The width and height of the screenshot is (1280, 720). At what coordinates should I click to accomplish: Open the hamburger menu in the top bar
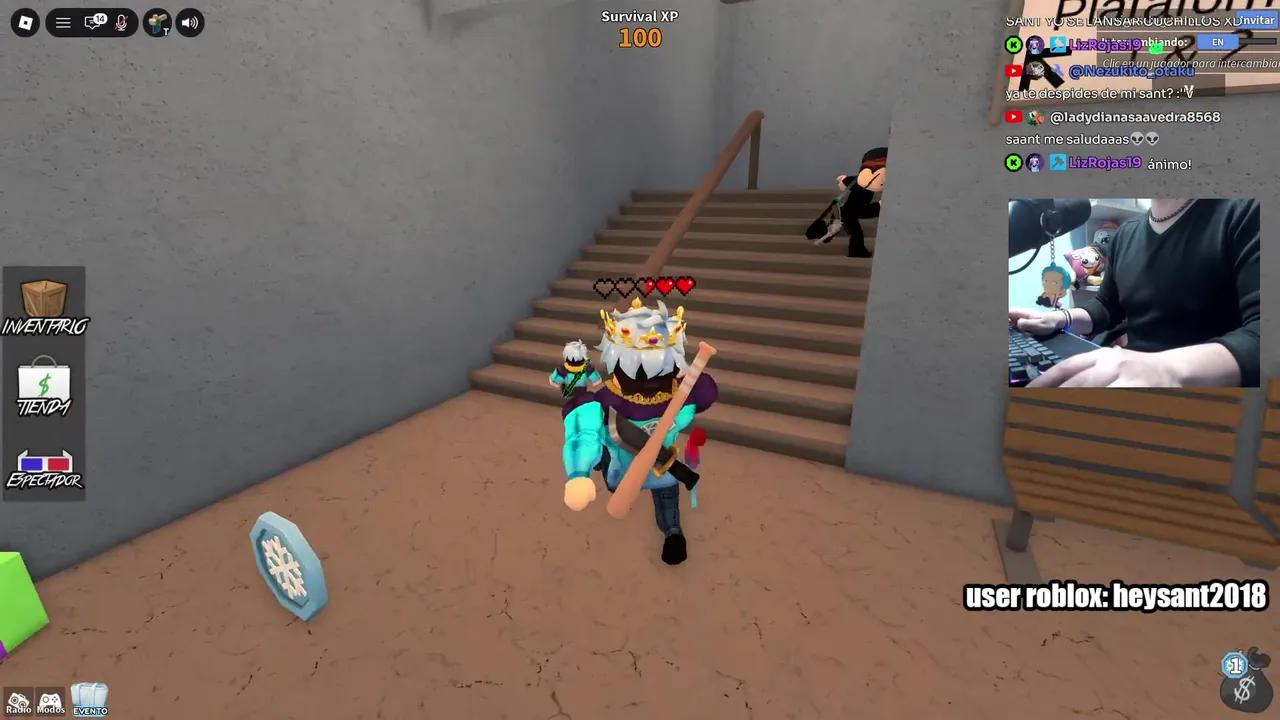click(62, 22)
